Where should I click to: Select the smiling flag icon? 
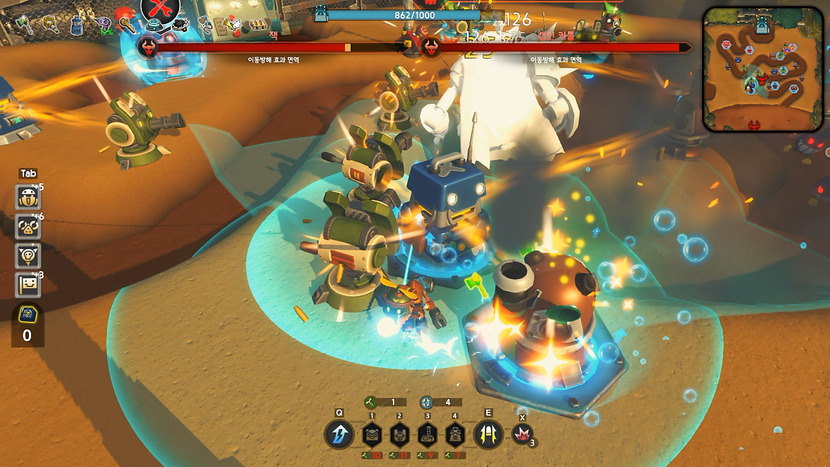28,285
